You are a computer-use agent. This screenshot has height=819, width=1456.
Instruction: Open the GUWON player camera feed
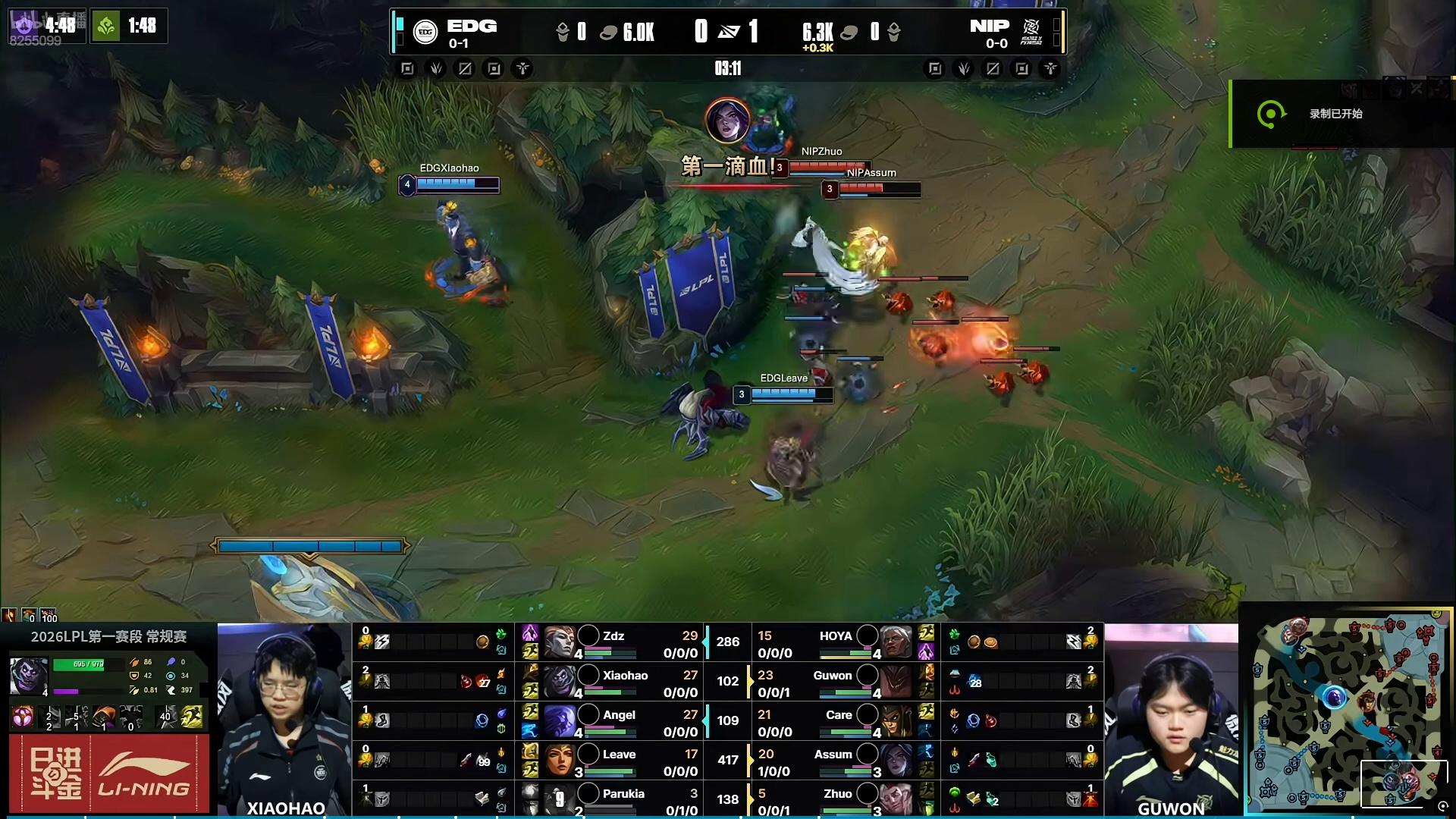pos(1171,719)
